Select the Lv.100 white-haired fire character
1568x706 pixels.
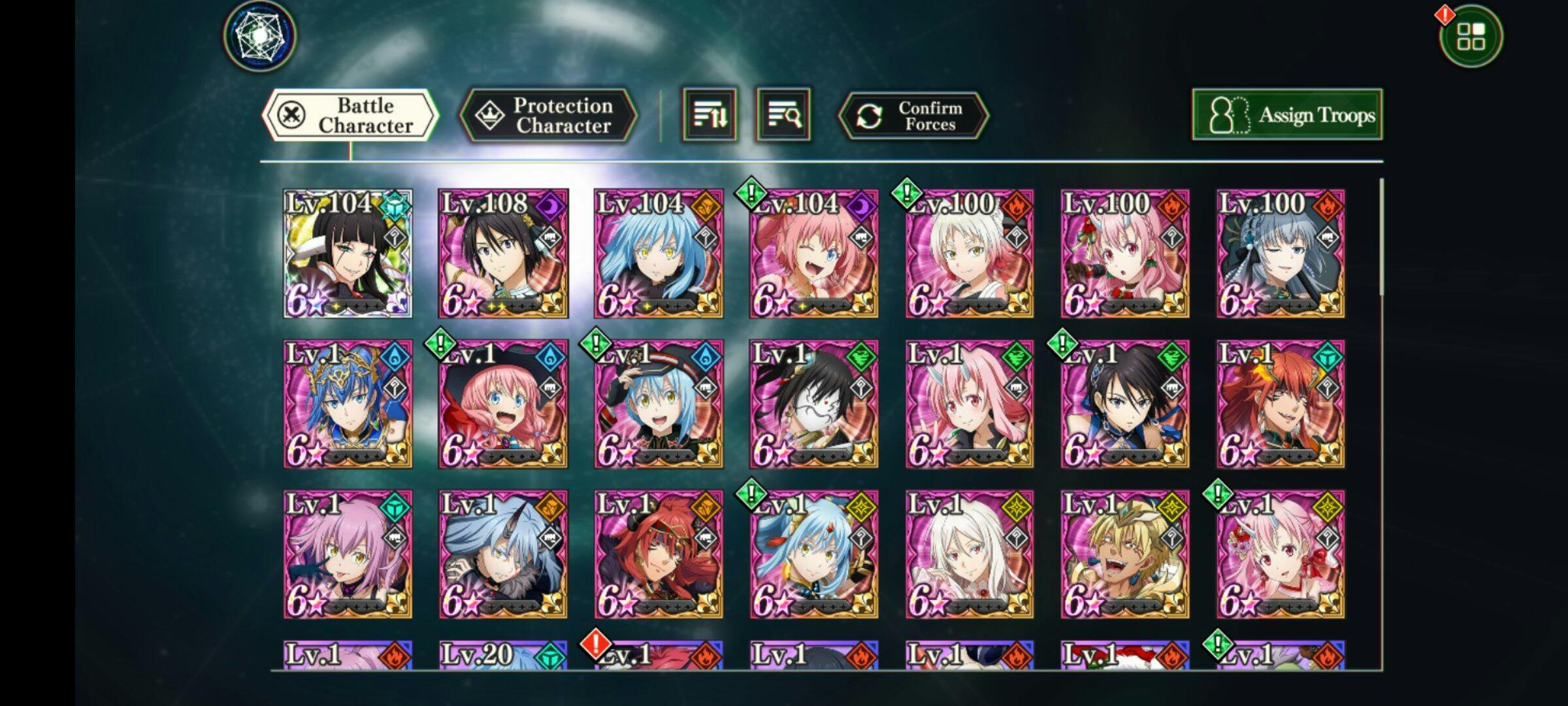tap(970, 254)
